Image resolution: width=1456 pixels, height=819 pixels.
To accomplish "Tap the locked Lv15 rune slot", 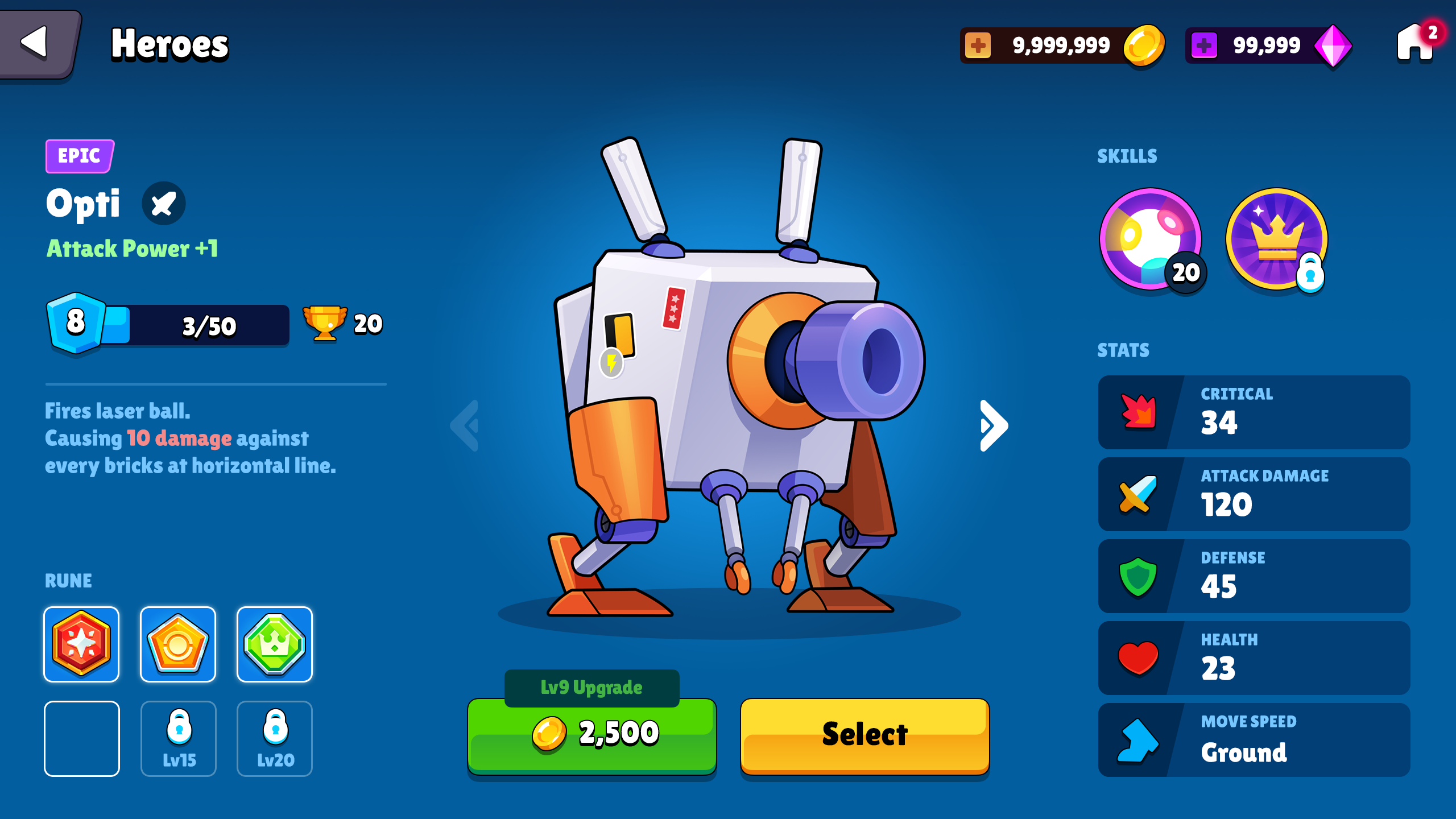I will (179, 738).
